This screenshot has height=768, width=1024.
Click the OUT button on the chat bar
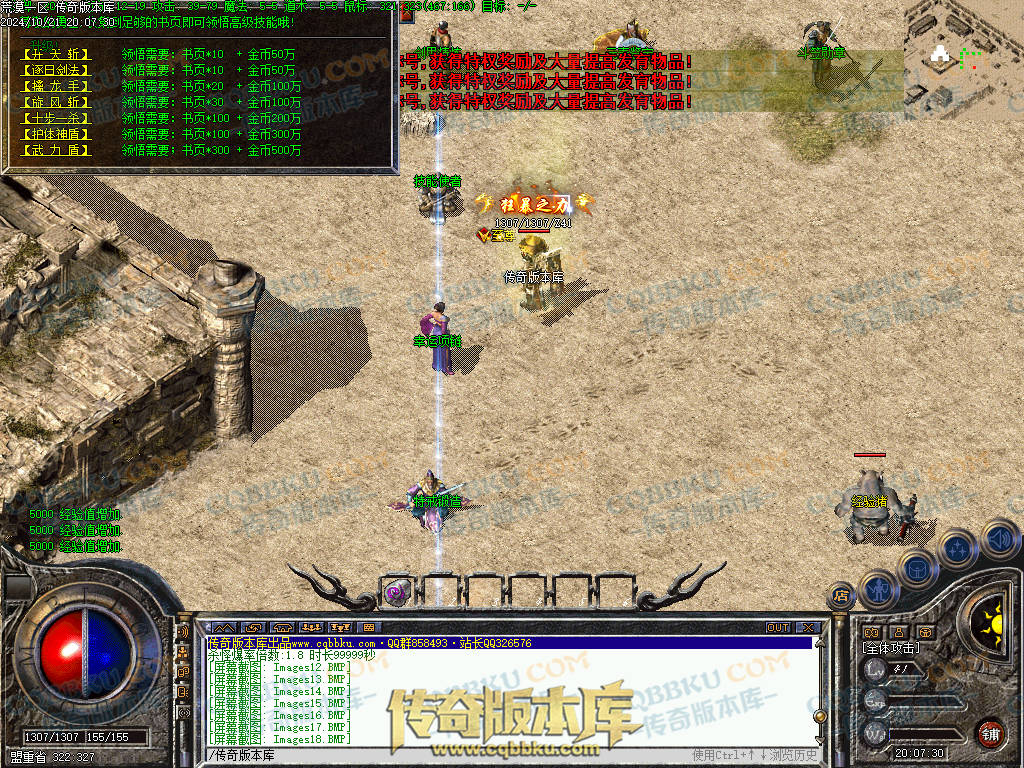point(778,628)
